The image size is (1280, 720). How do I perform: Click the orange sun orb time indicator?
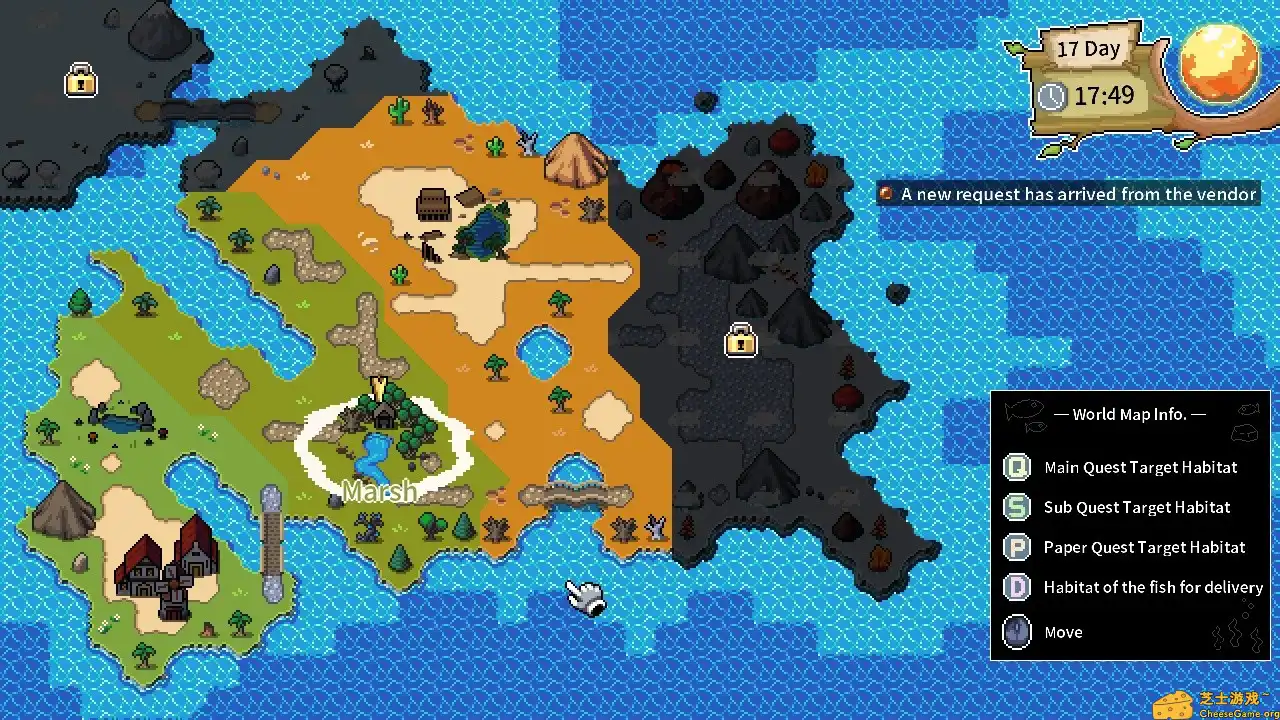coord(1219,66)
